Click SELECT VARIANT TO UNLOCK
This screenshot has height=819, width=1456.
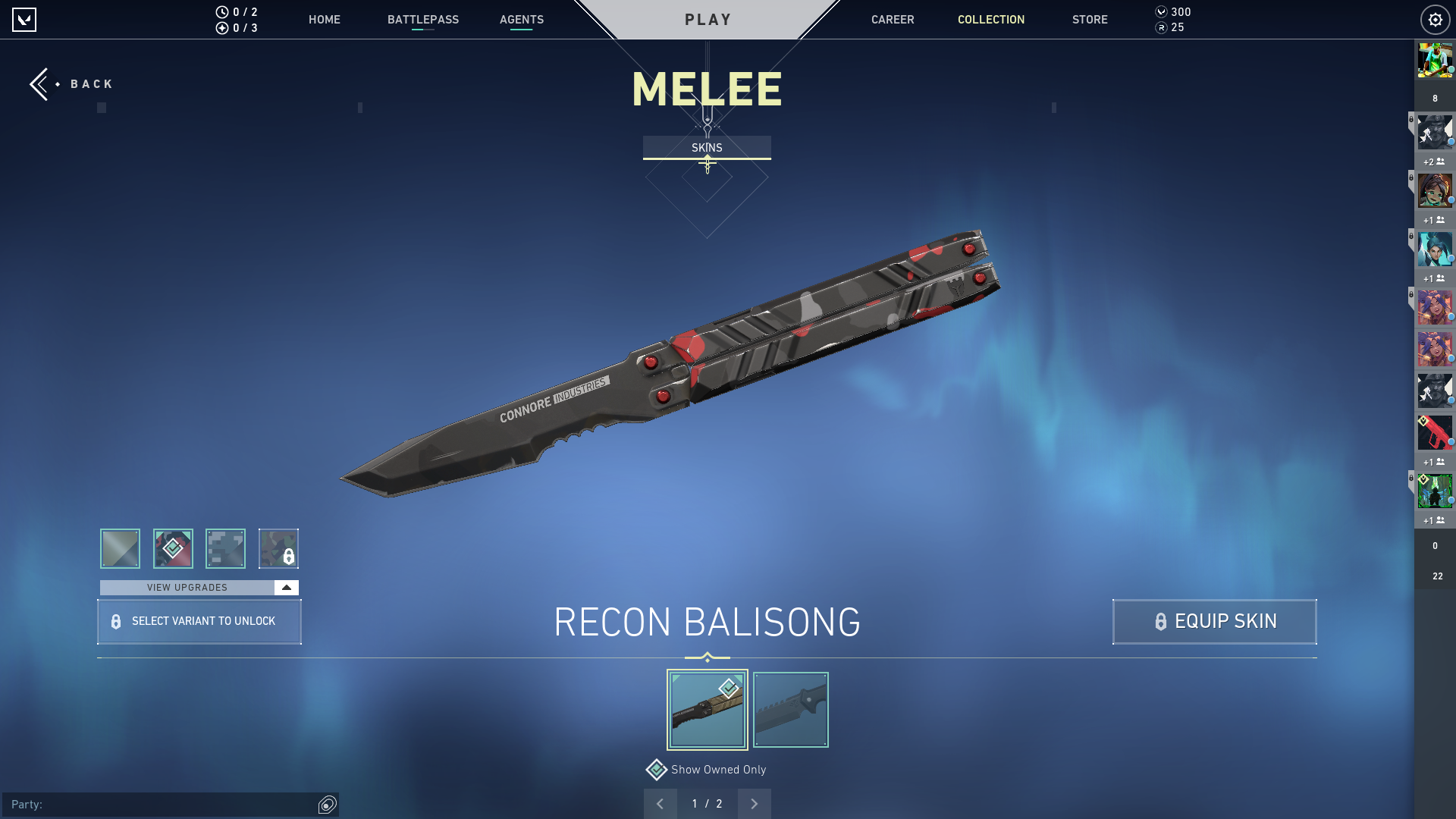click(x=199, y=622)
